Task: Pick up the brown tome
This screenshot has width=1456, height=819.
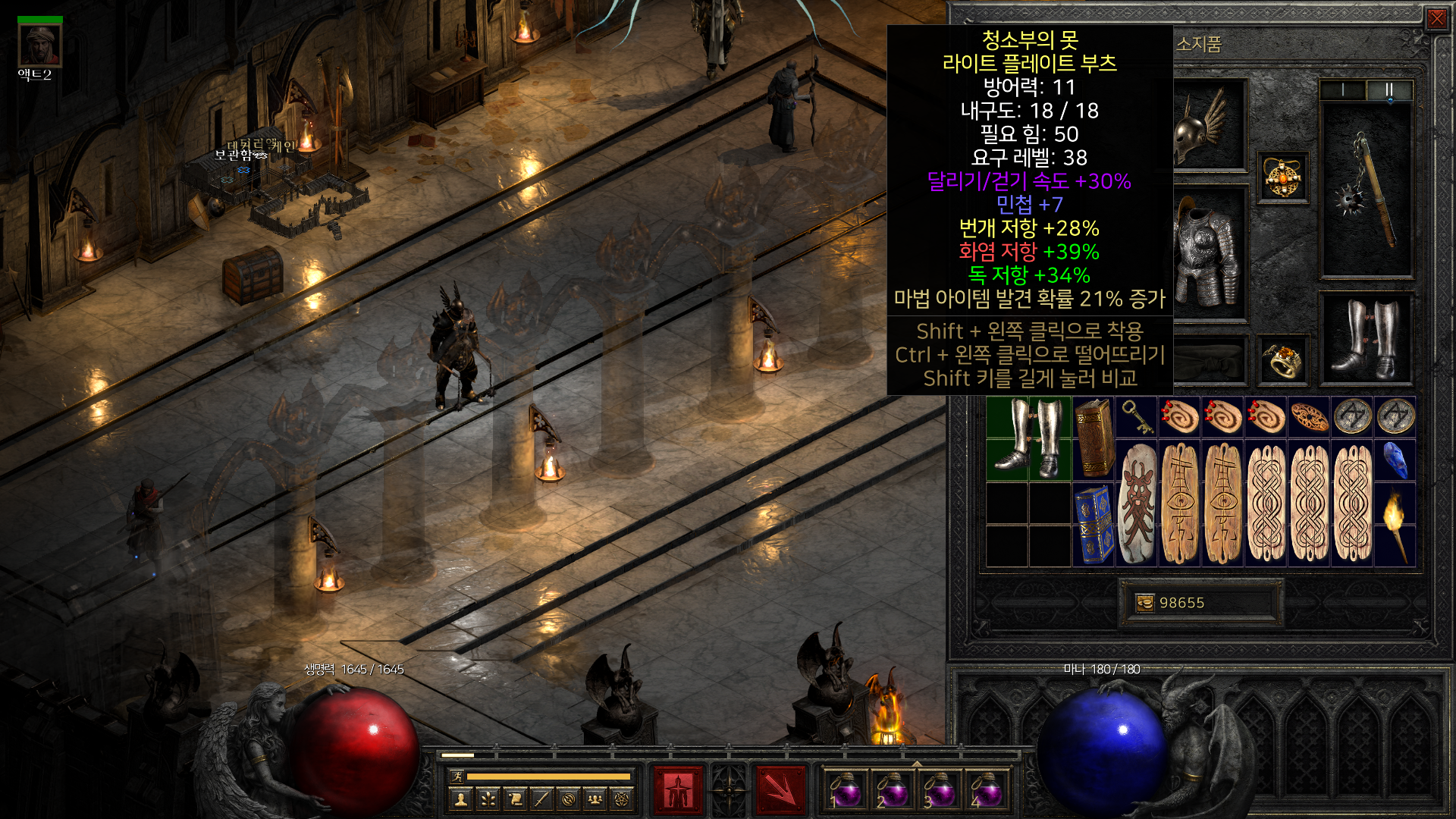Action: (1093, 438)
